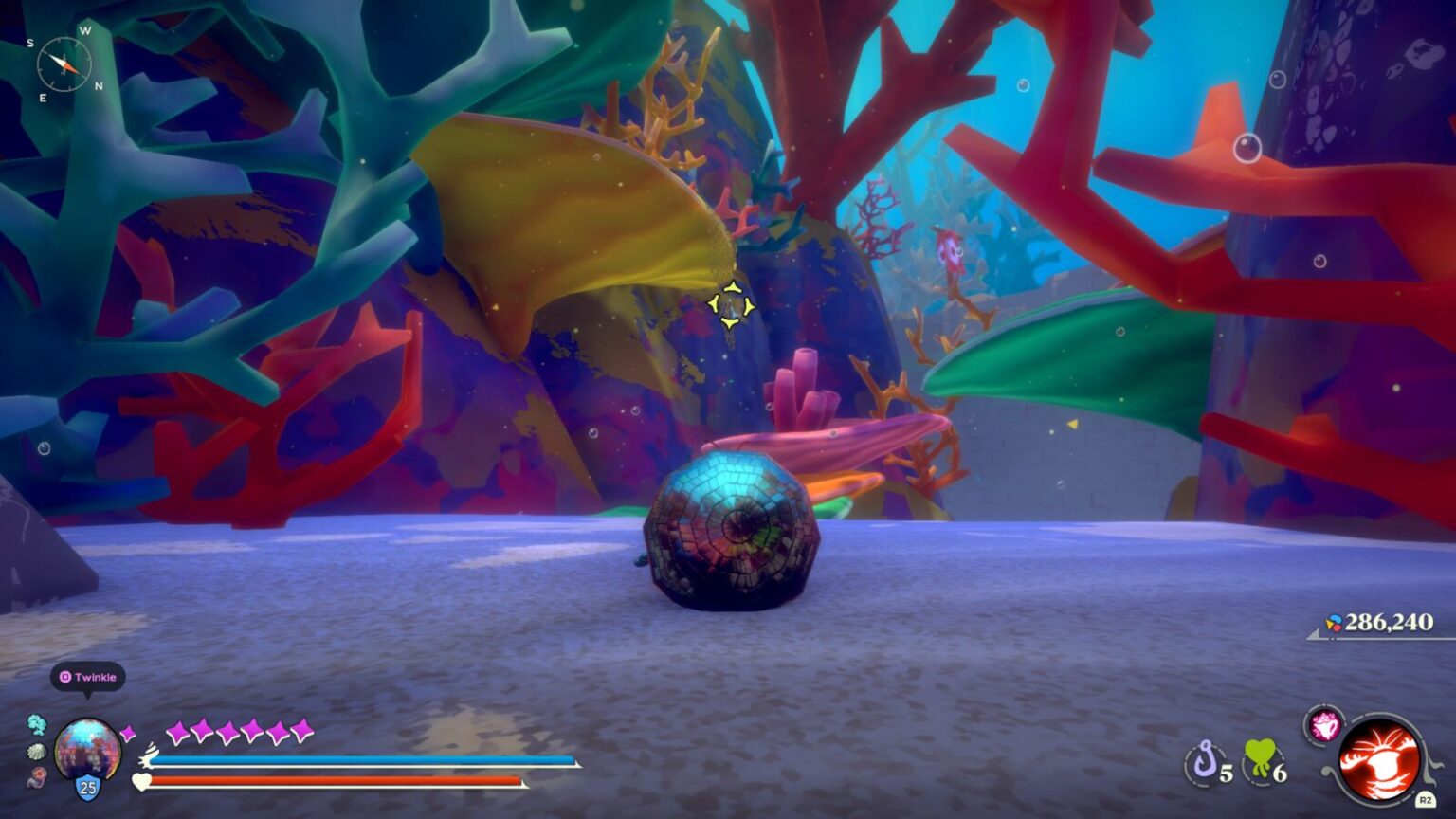This screenshot has height=819, width=1456.
Task: Open the level 25 shield emblem
Action: [x=87, y=787]
